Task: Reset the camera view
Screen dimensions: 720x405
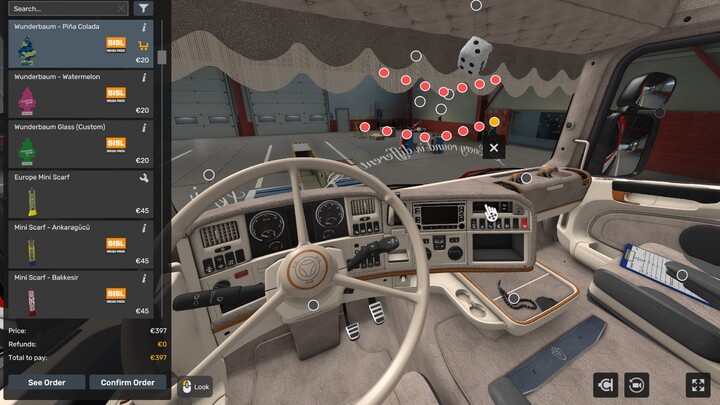Action: tap(637, 384)
